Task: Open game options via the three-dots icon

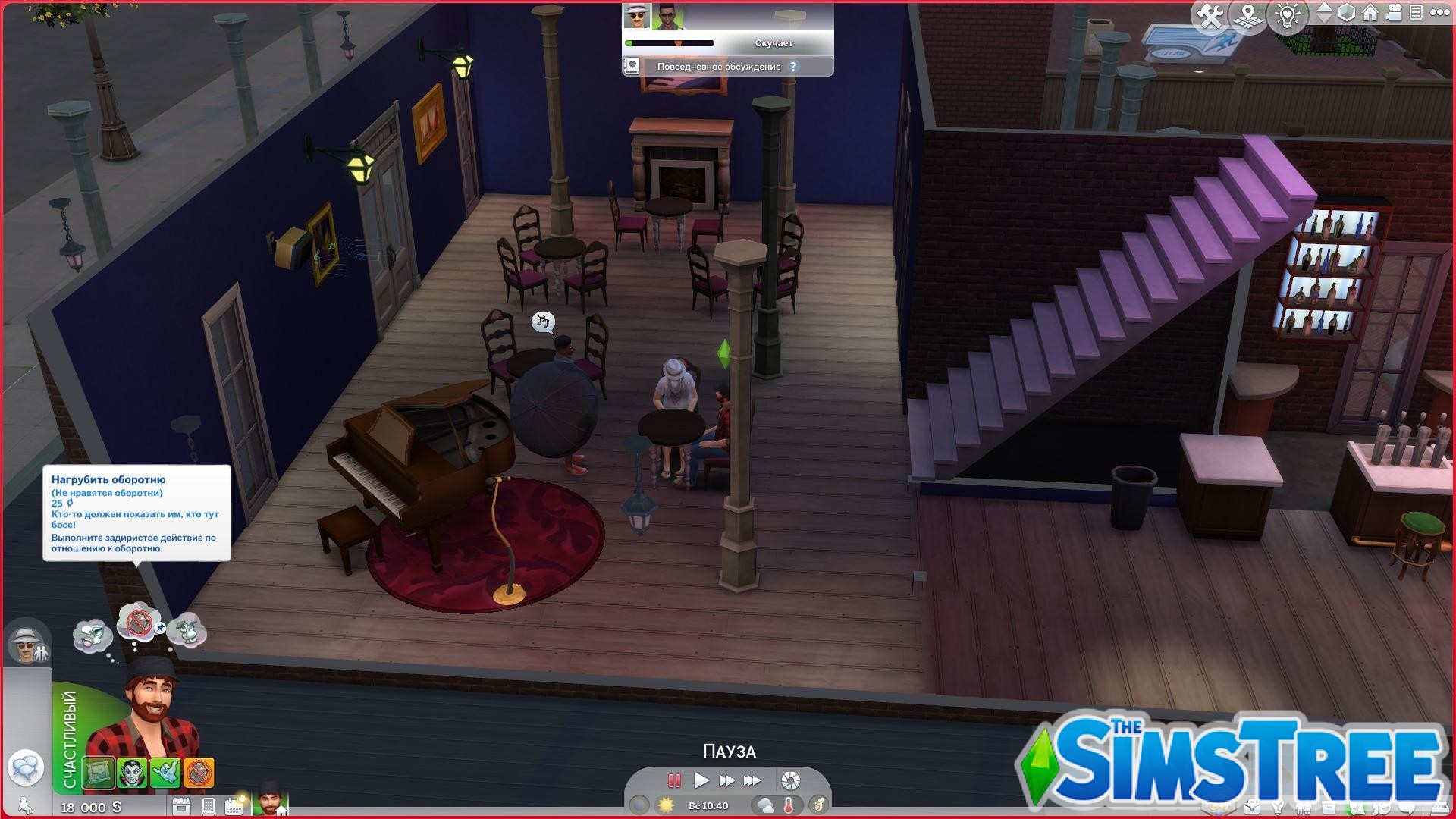Action: (1441, 13)
